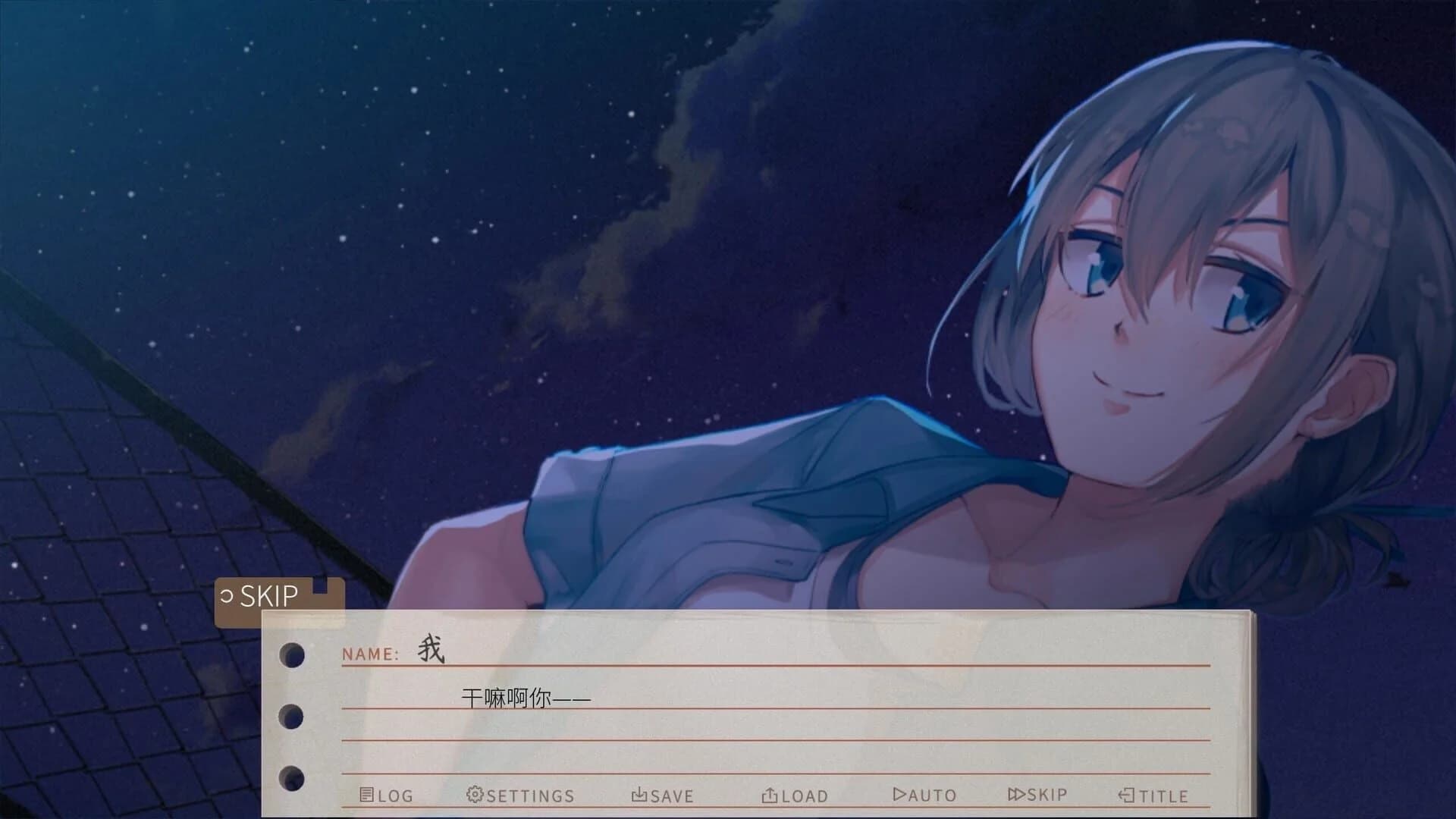Click the AUTO play triangle icon
The width and height of the screenshot is (1456, 819).
click(x=899, y=795)
